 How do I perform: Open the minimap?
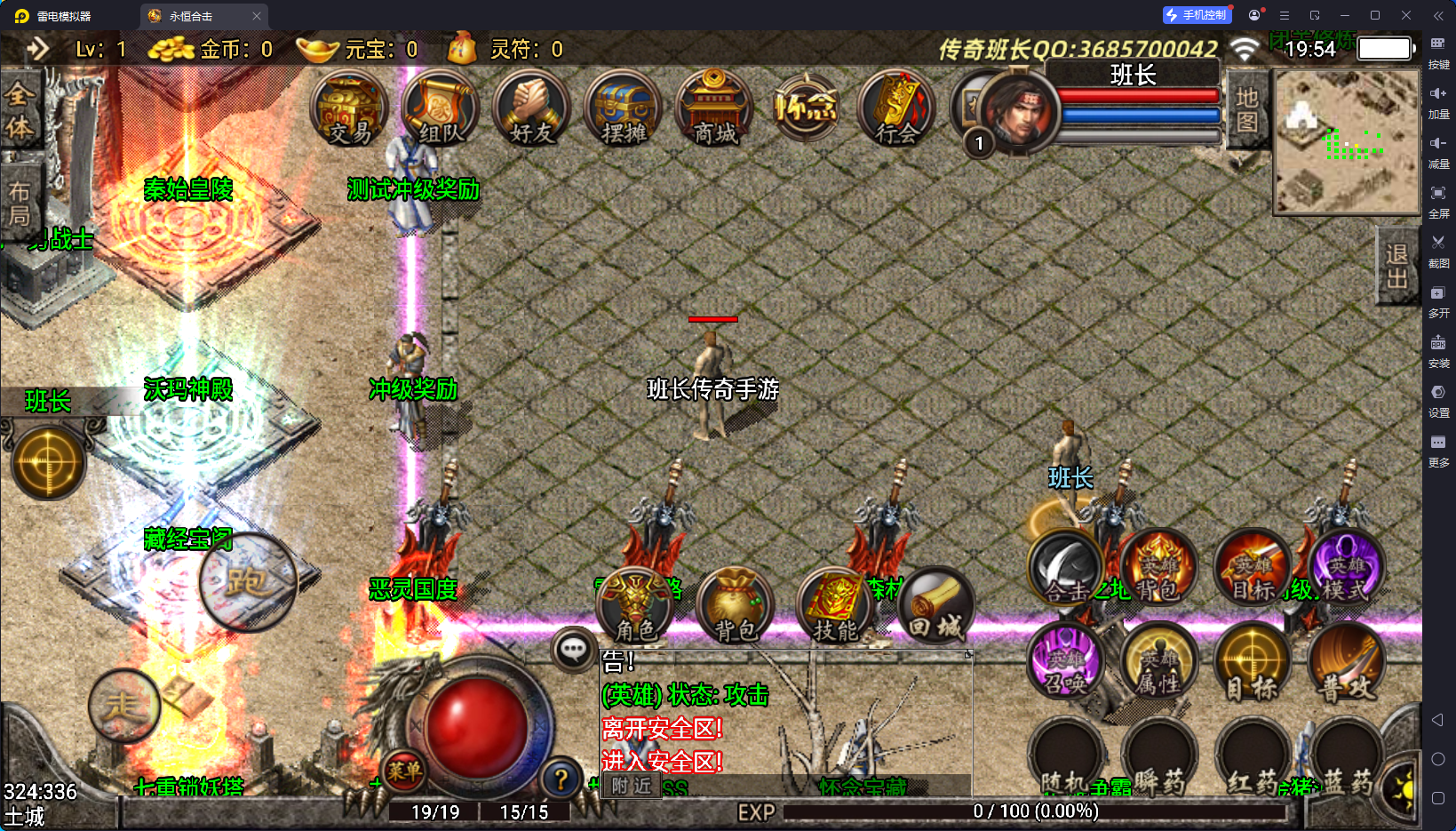tap(1347, 142)
